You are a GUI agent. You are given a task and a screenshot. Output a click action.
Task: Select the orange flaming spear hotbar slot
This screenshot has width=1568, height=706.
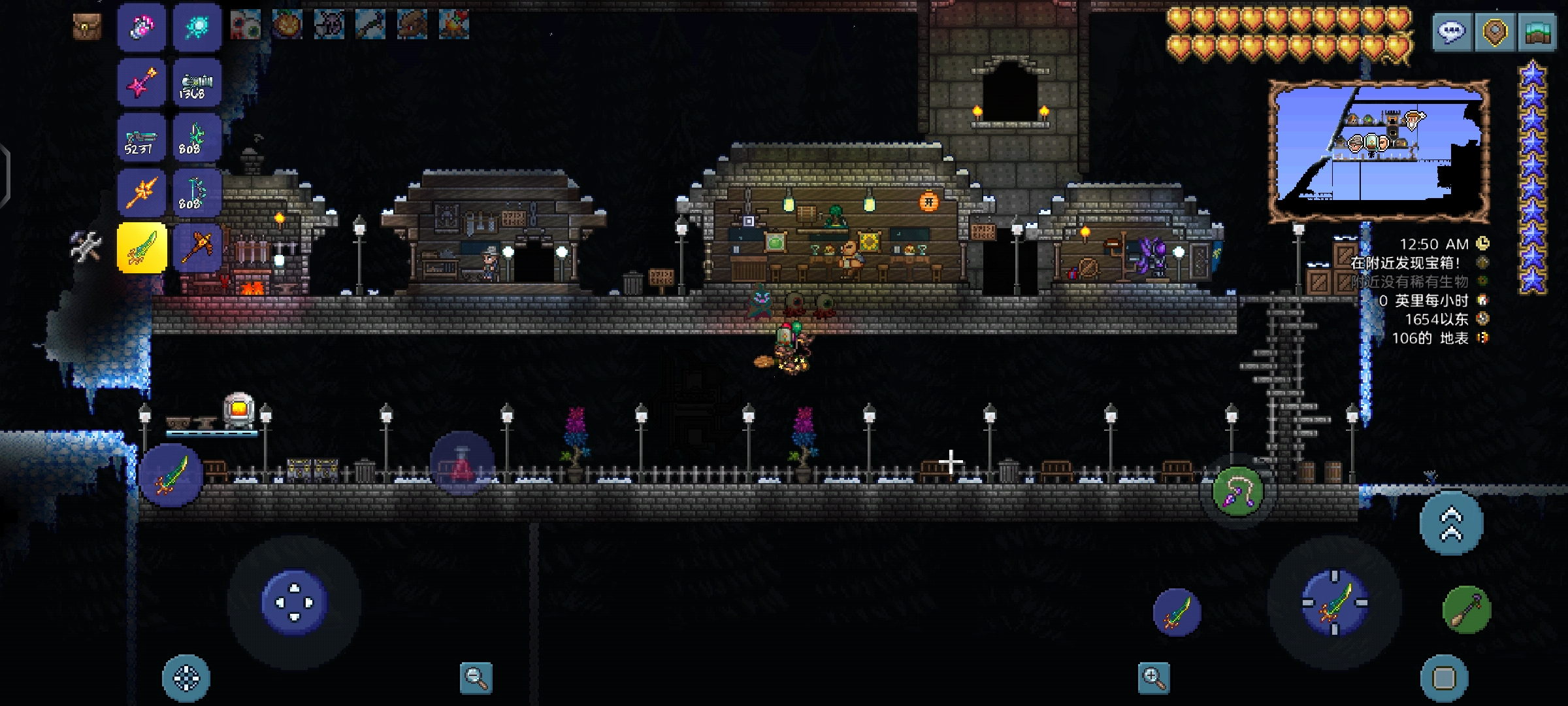point(142,193)
